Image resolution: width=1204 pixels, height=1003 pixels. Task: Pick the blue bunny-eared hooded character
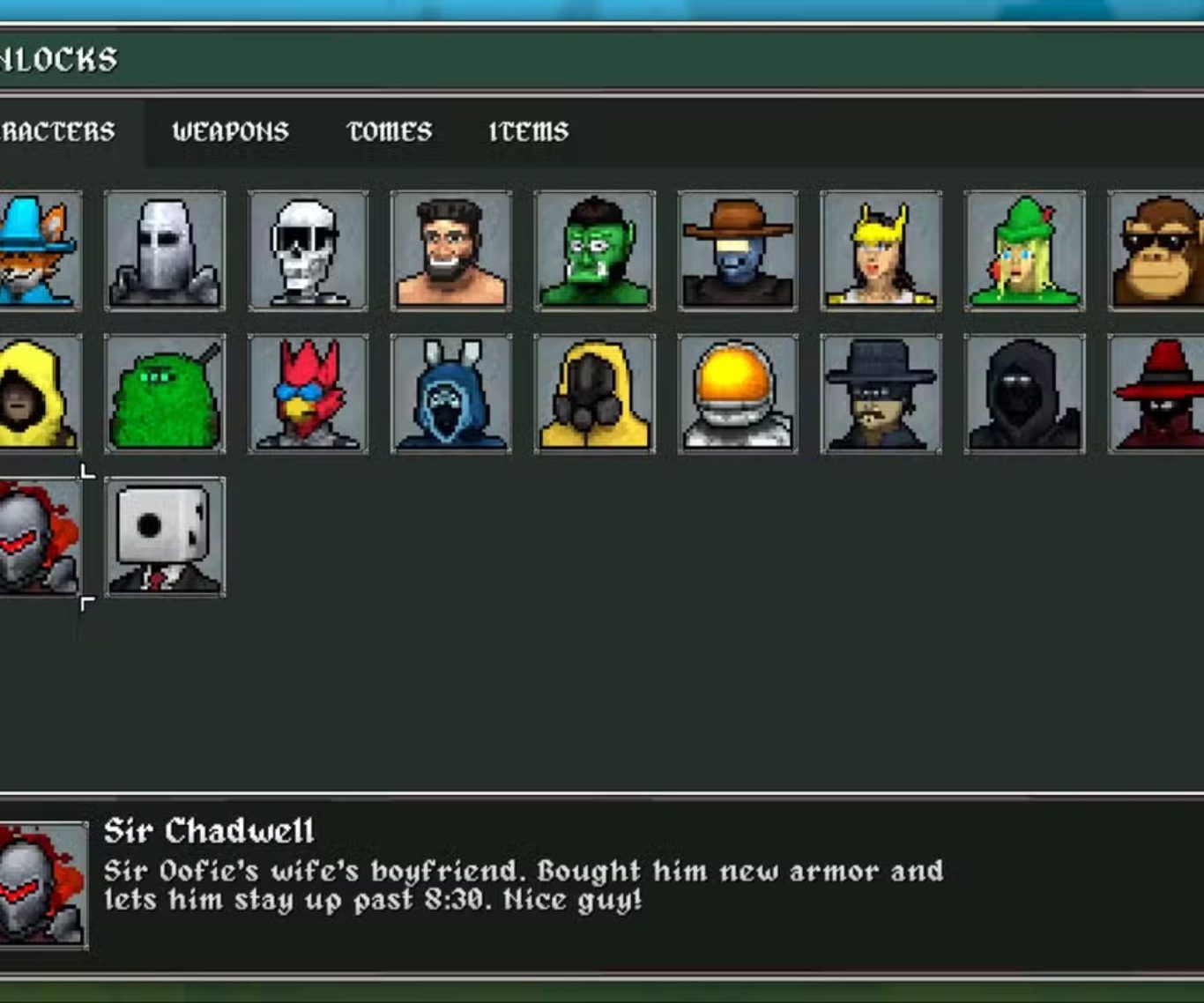[x=451, y=394]
